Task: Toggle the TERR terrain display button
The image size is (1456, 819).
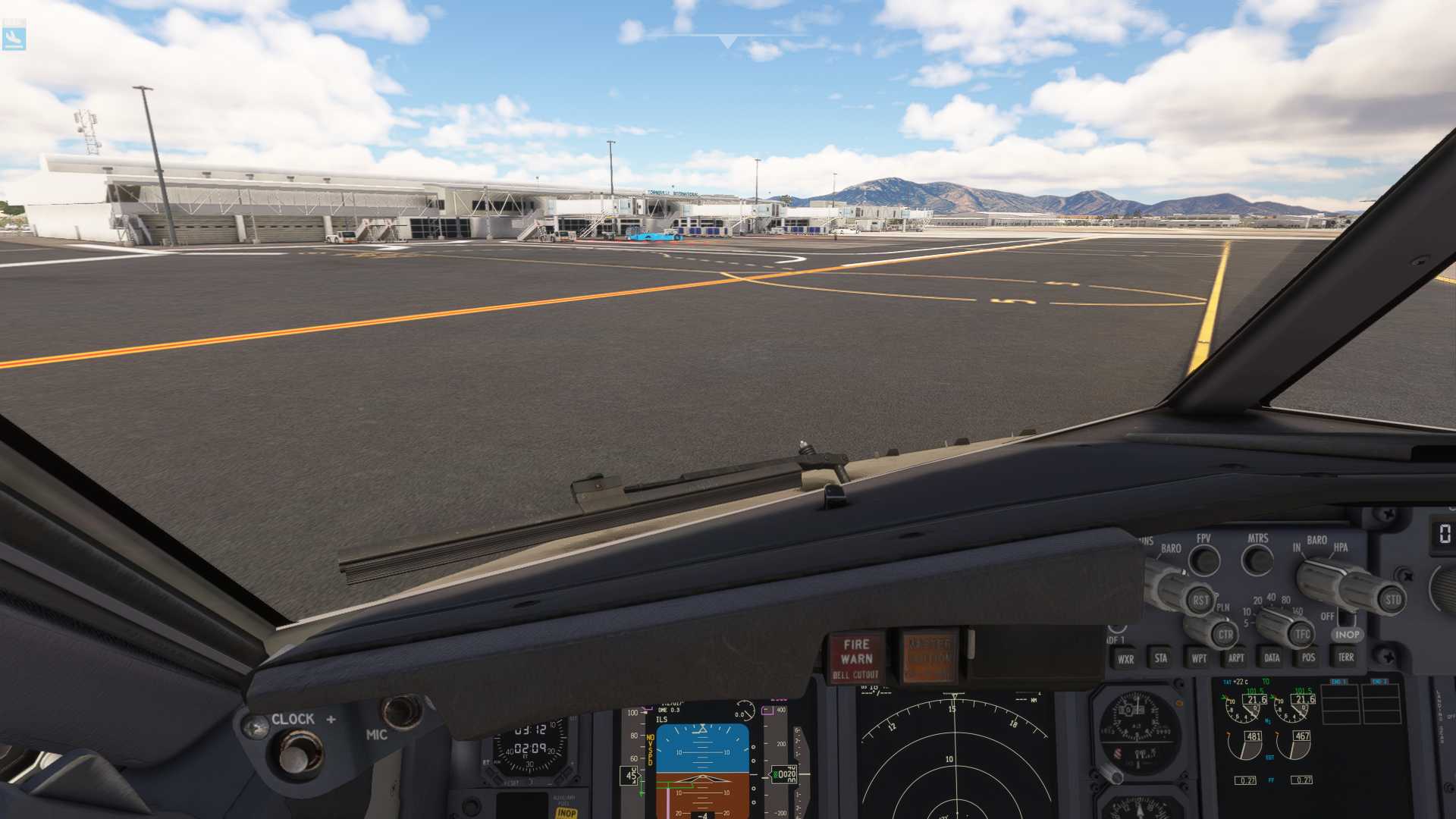Action: pos(1345,657)
